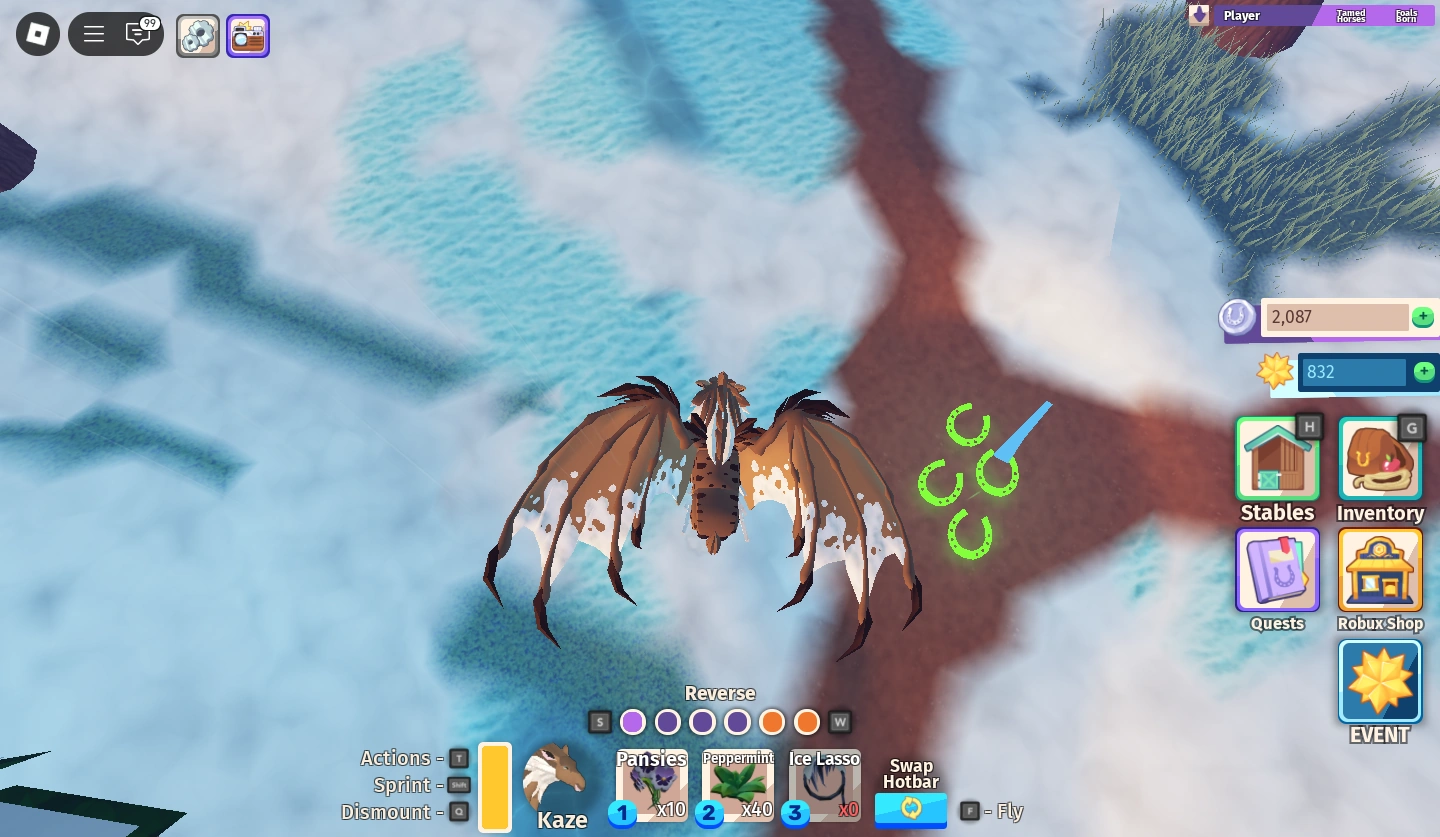The width and height of the screenshot is (1440, 837).
Task: Open the Robux Shop
Action: click(x=1379, y=570)
